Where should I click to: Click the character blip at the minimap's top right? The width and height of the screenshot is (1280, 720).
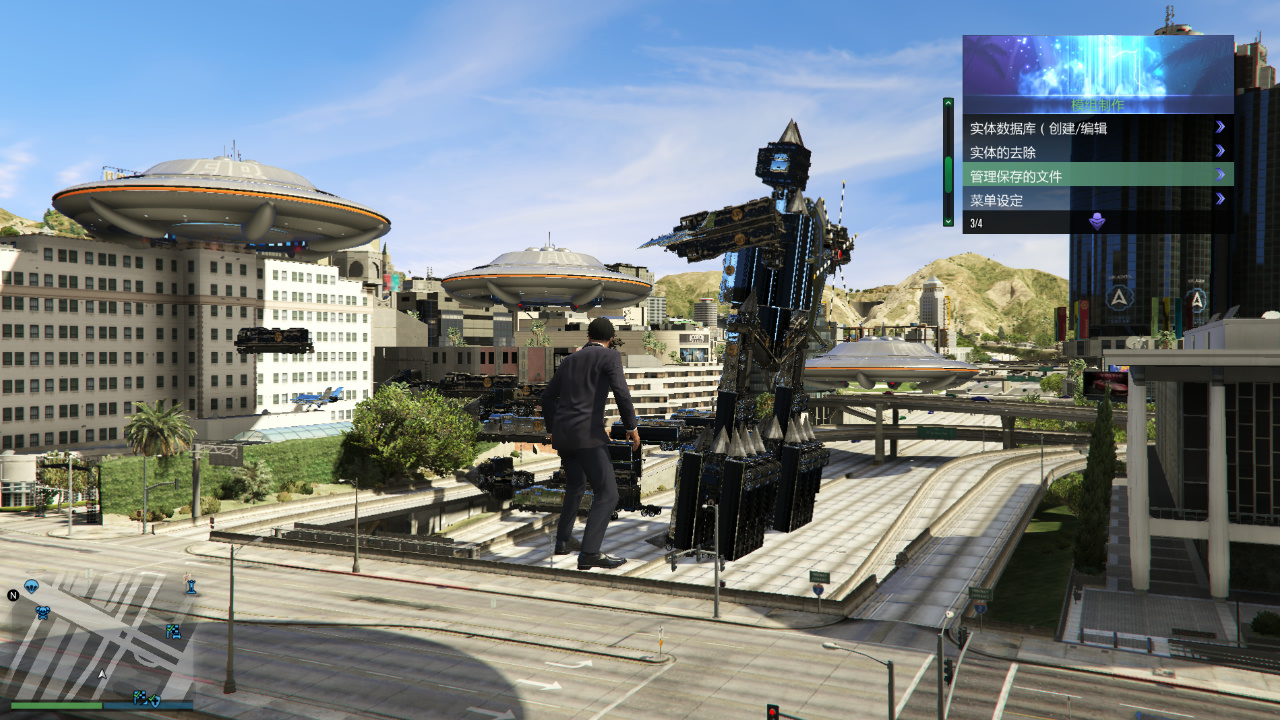pos(191,586)
